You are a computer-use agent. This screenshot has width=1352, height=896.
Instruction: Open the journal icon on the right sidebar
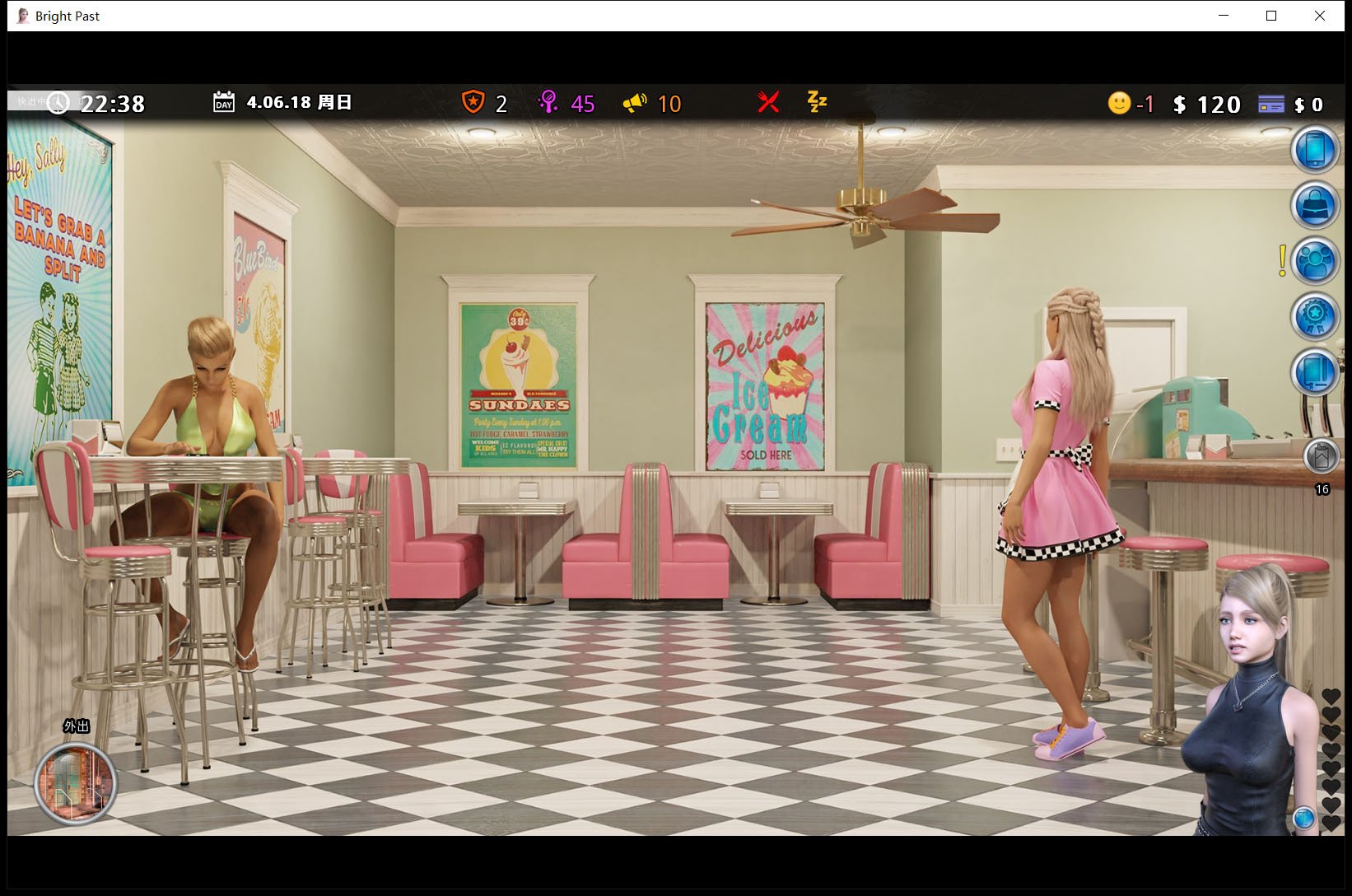pos(1315,371)
